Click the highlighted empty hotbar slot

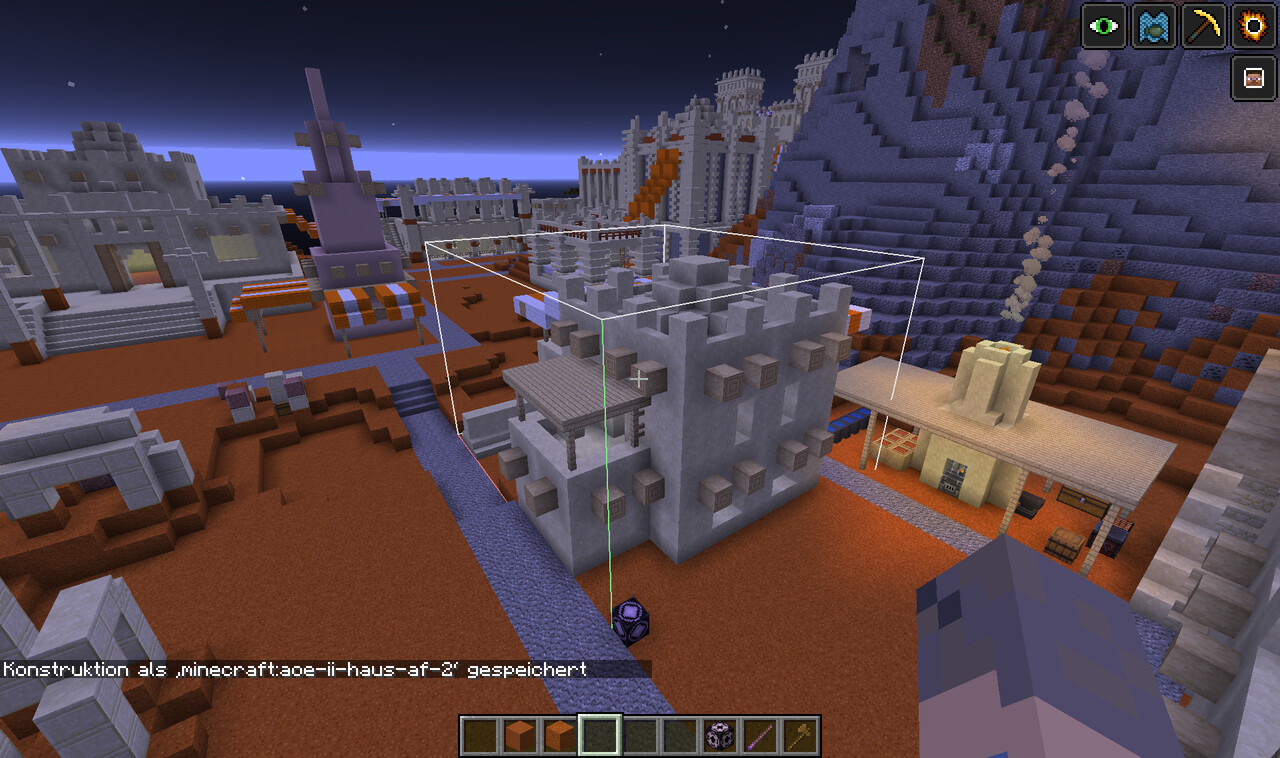(600, 736)
